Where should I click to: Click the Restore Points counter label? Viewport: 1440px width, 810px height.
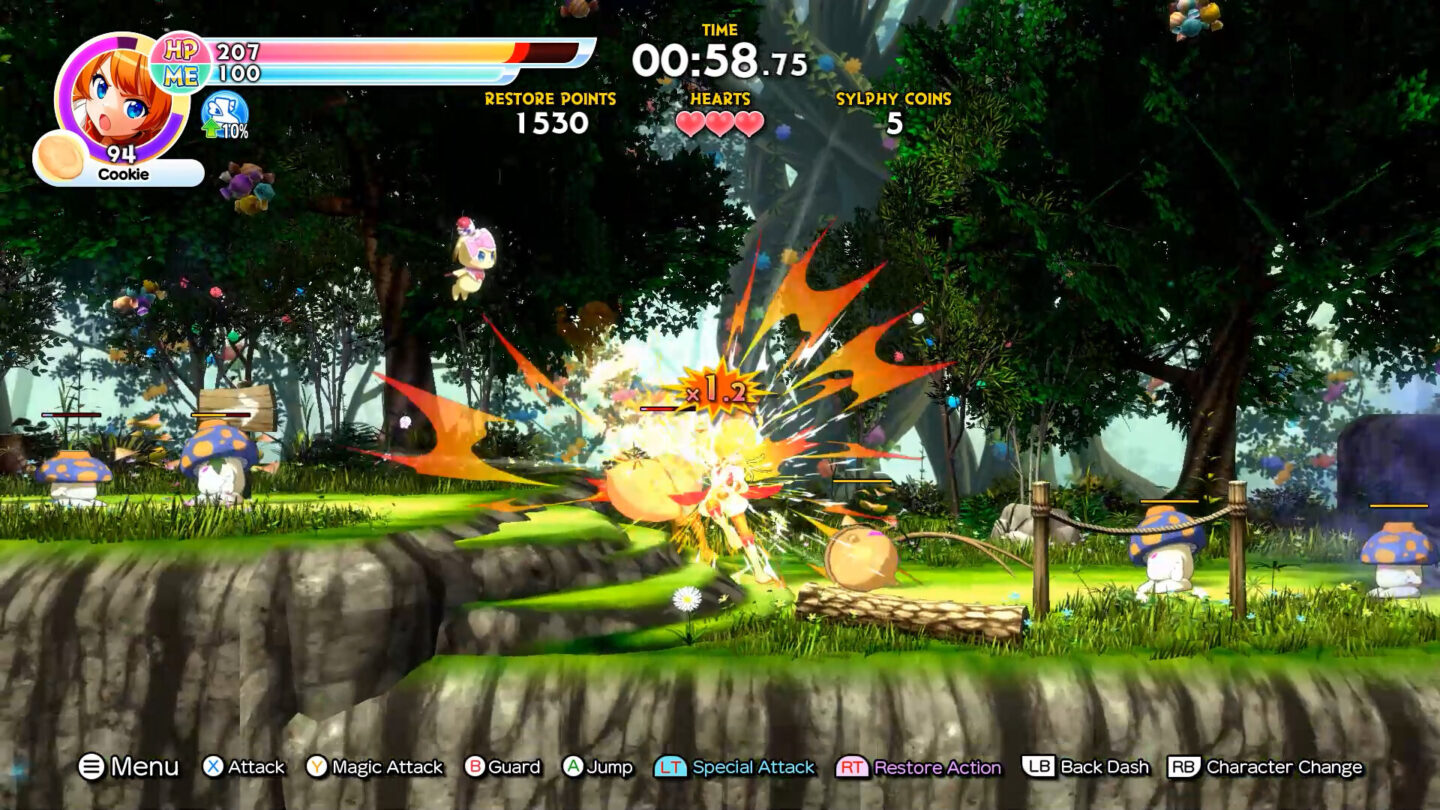tap(549, 100)
